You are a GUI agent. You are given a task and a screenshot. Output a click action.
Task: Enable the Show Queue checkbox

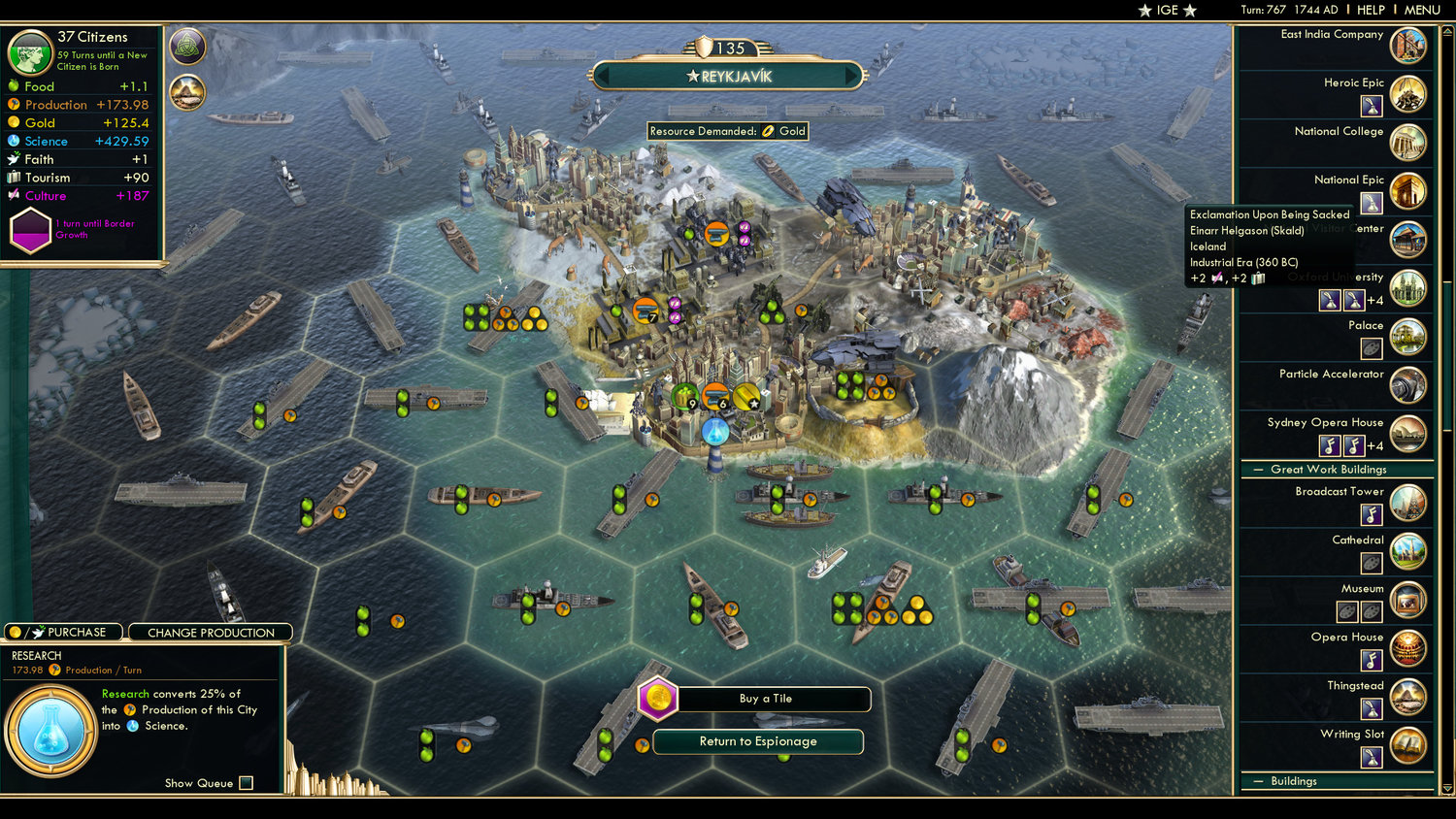247,783
